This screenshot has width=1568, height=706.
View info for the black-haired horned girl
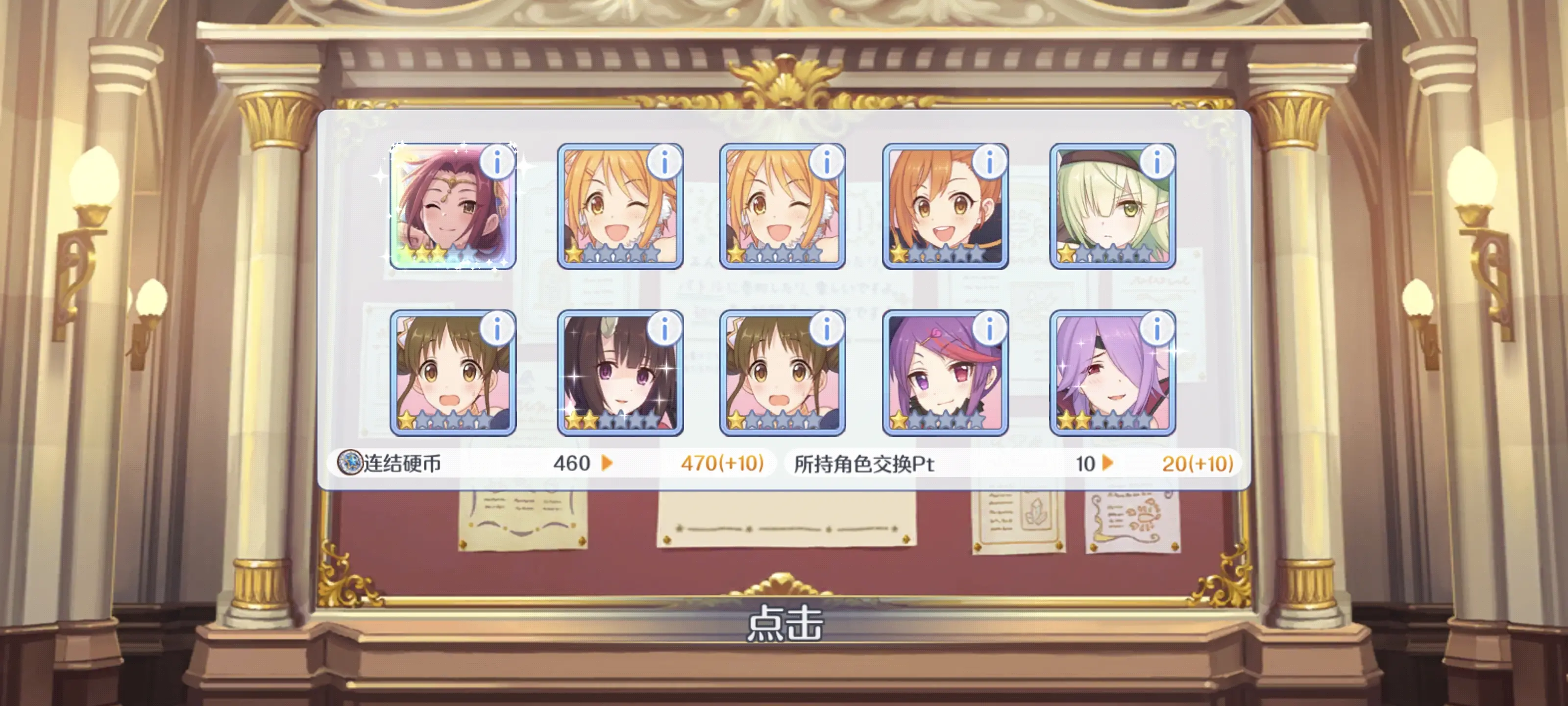tap(664, 329)
